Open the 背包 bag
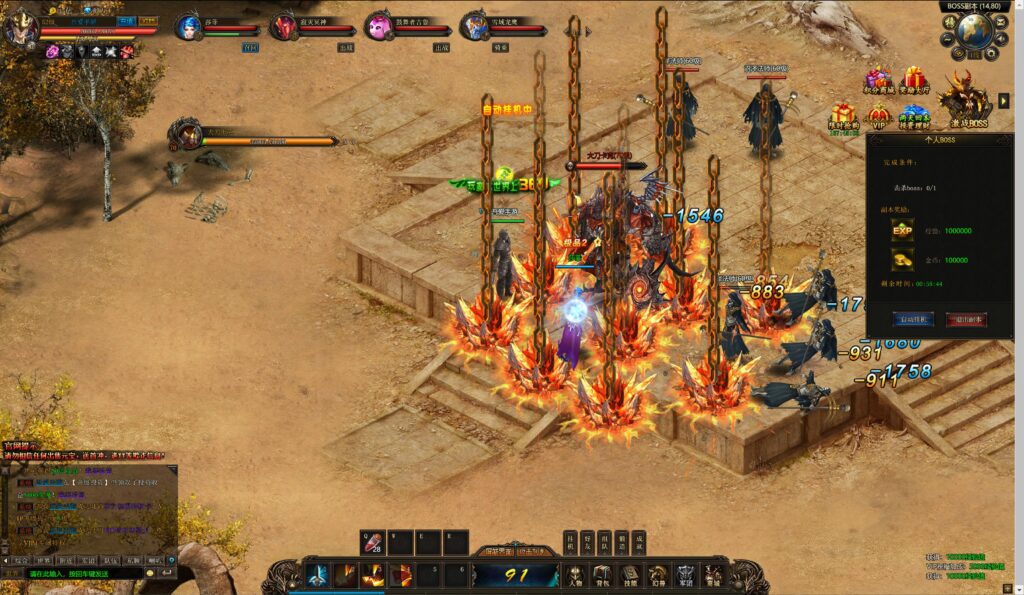 [x=603, y=575]
